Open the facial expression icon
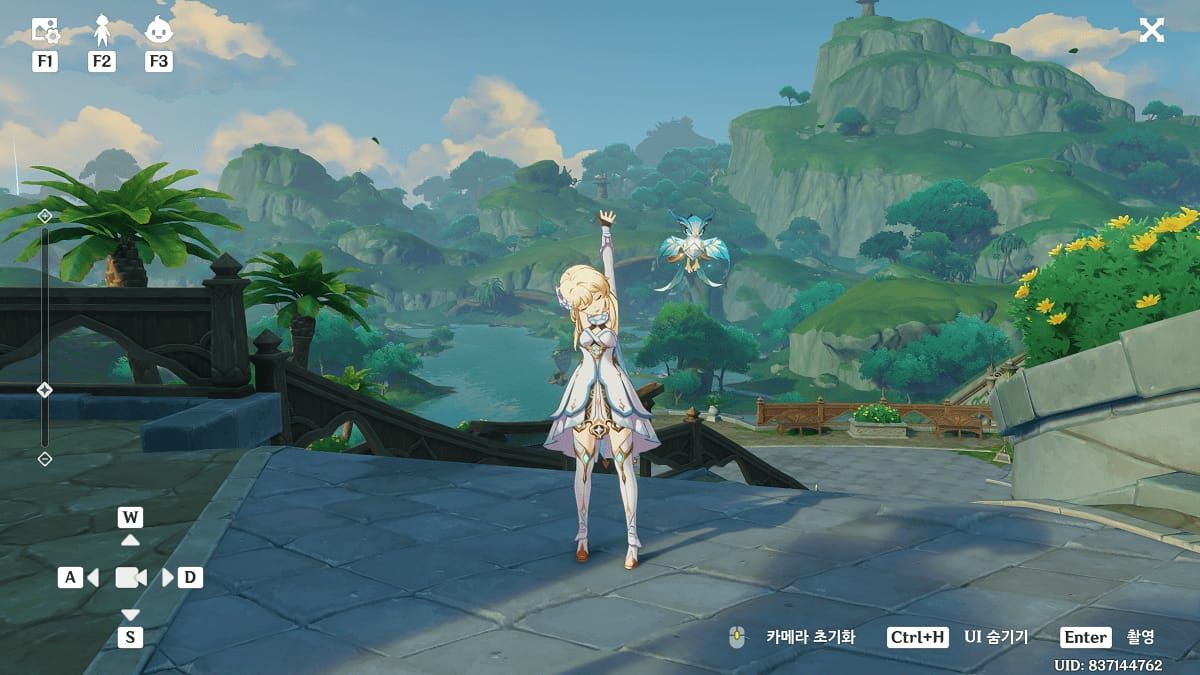 158,31
